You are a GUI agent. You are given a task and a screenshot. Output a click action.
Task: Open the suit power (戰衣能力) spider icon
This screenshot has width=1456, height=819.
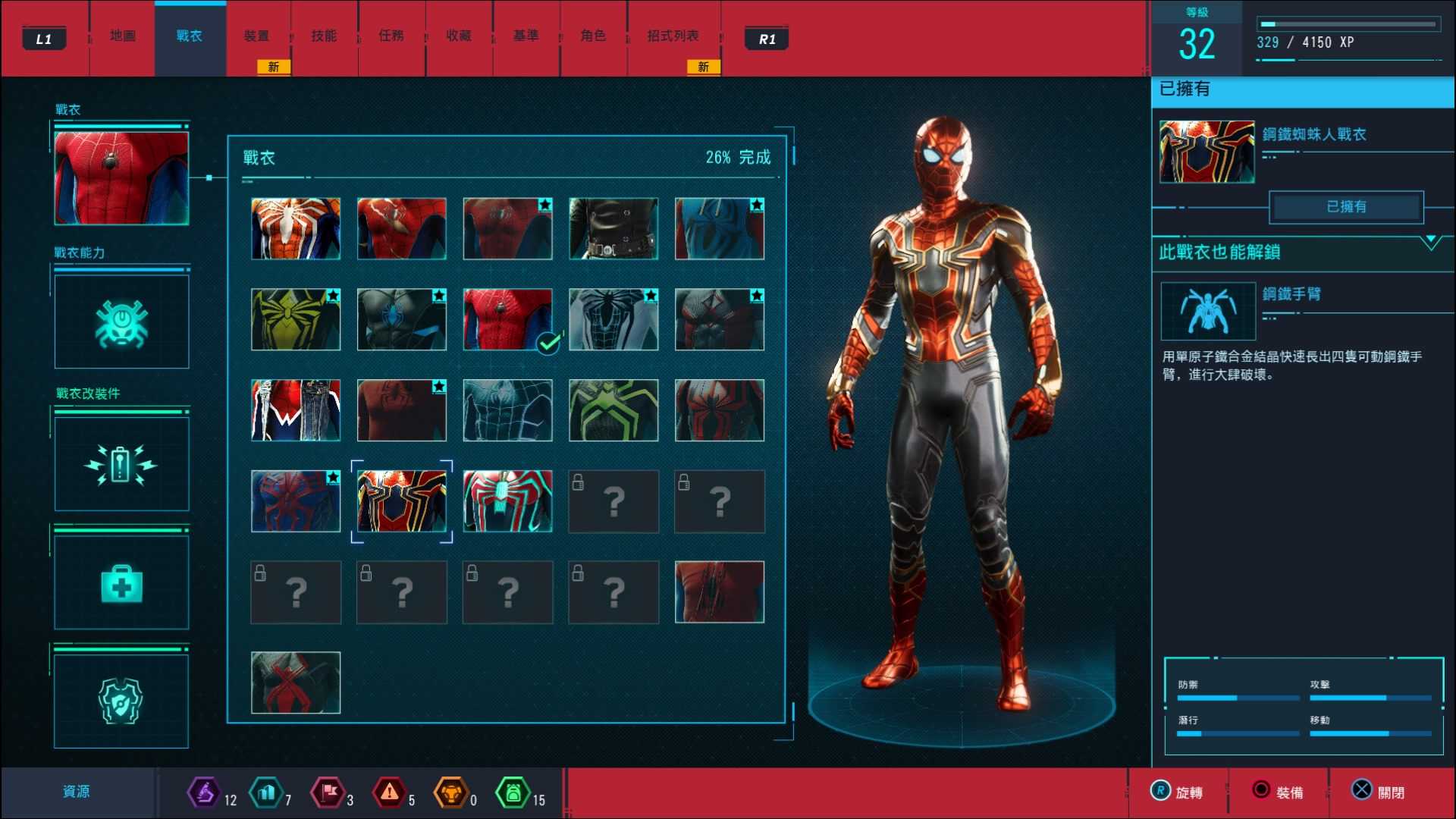click(x=121, y=320)
